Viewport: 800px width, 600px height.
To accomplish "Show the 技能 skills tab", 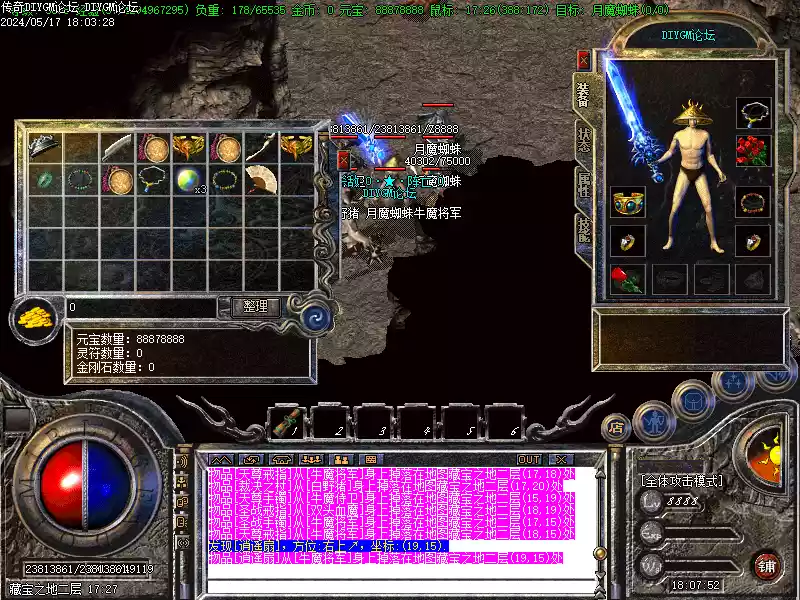I will coord(583,231).
